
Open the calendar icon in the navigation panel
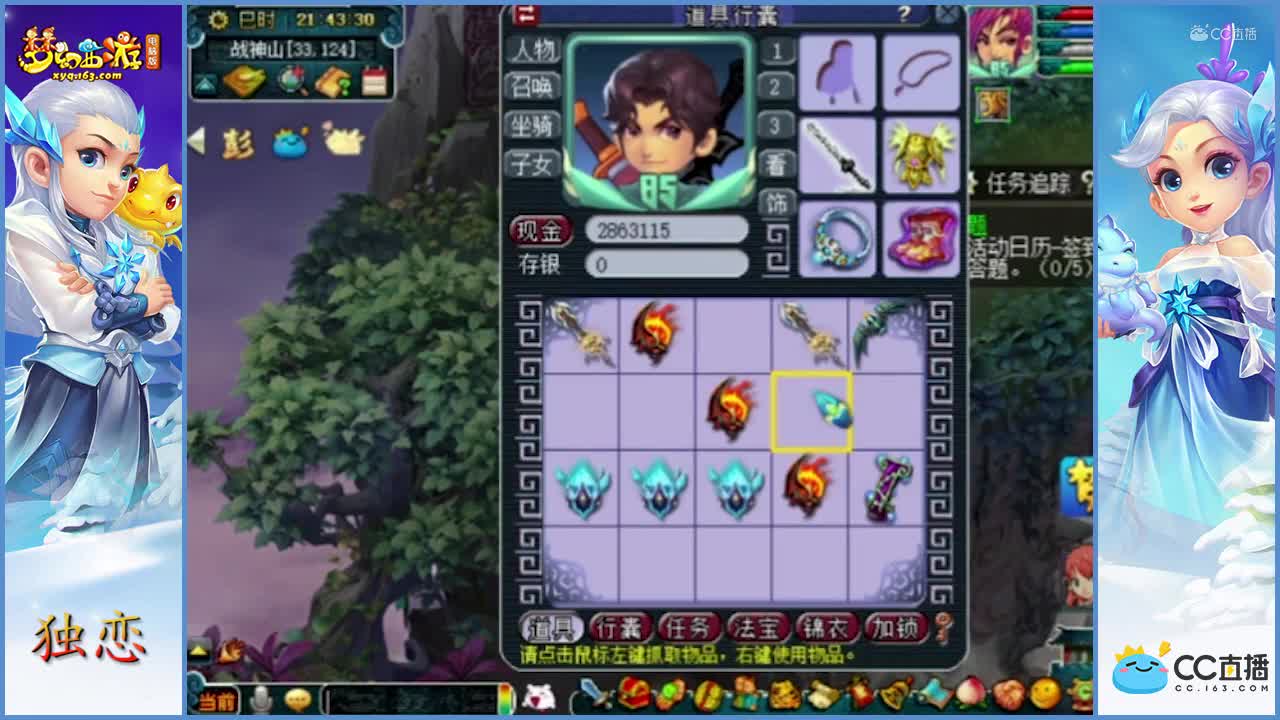pyautogui.click(x=374, y=81)
